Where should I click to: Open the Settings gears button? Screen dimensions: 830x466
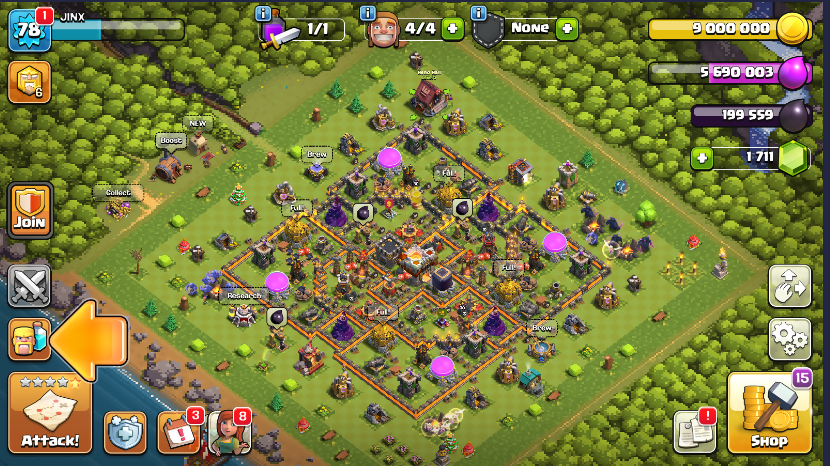pyautogui.click(x=789, y=339)
